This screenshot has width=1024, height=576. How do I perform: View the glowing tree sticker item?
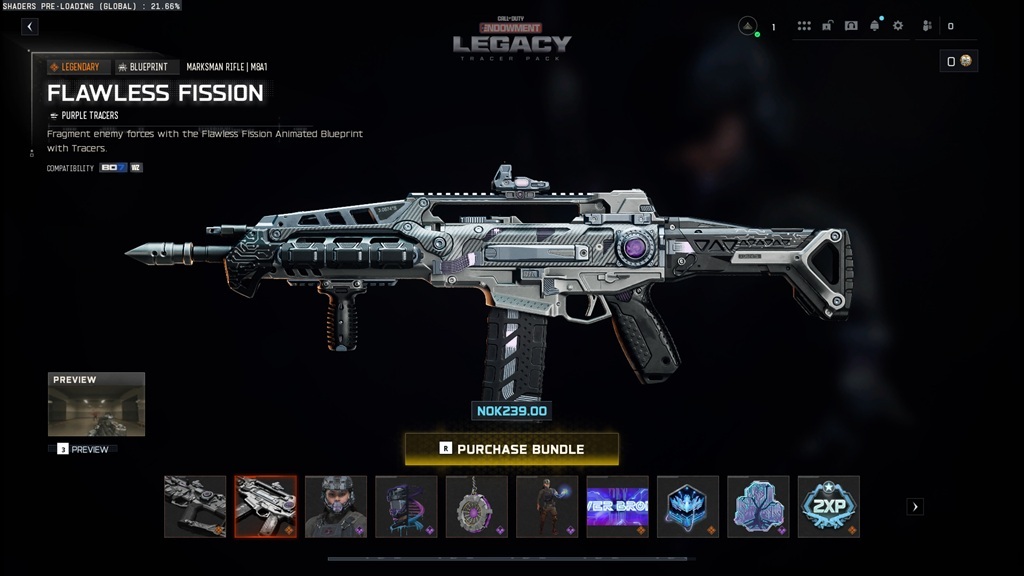[758, 506]
